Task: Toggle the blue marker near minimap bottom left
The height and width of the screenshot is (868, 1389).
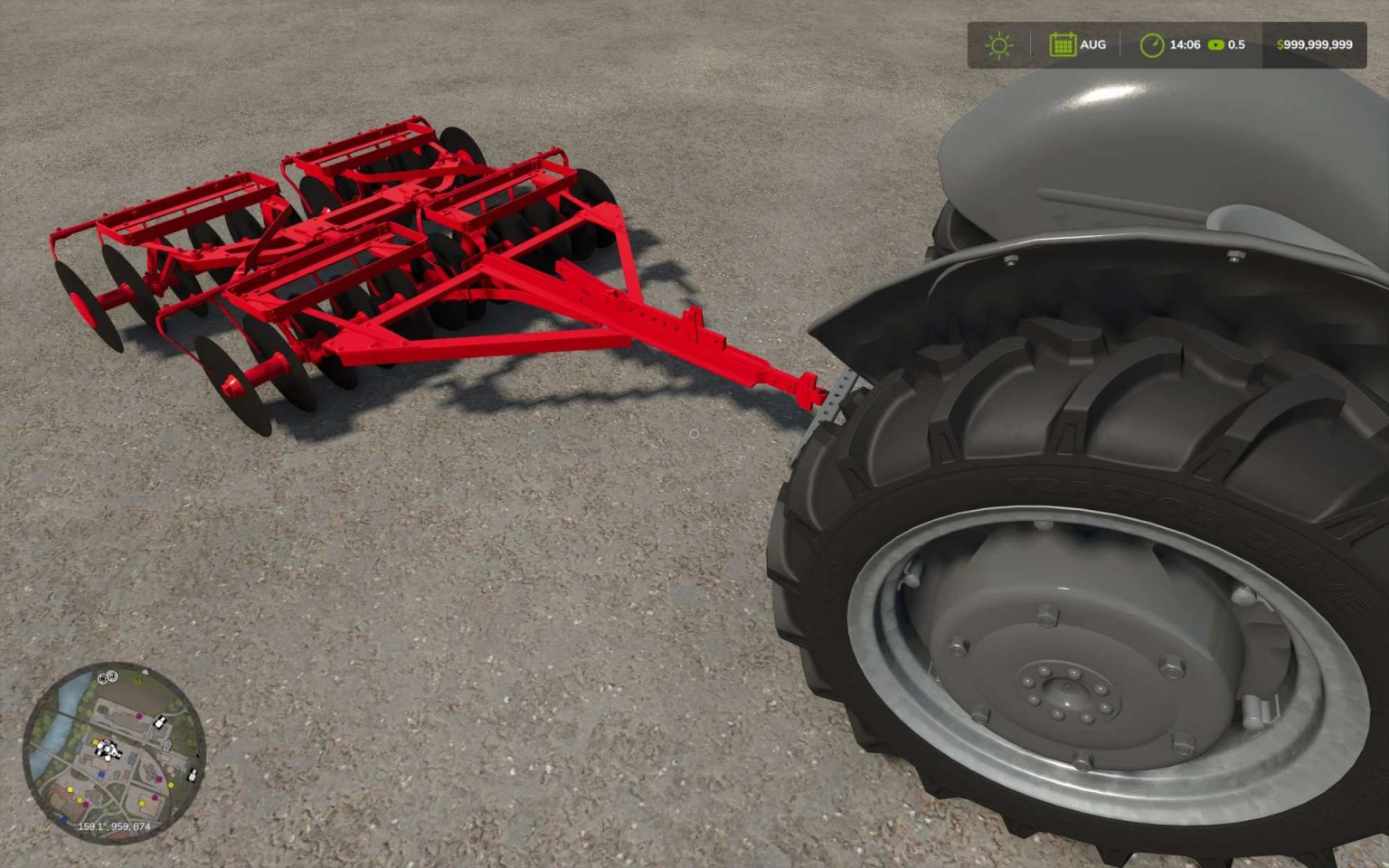Action: pyautogui.click(x=64, y=818)
